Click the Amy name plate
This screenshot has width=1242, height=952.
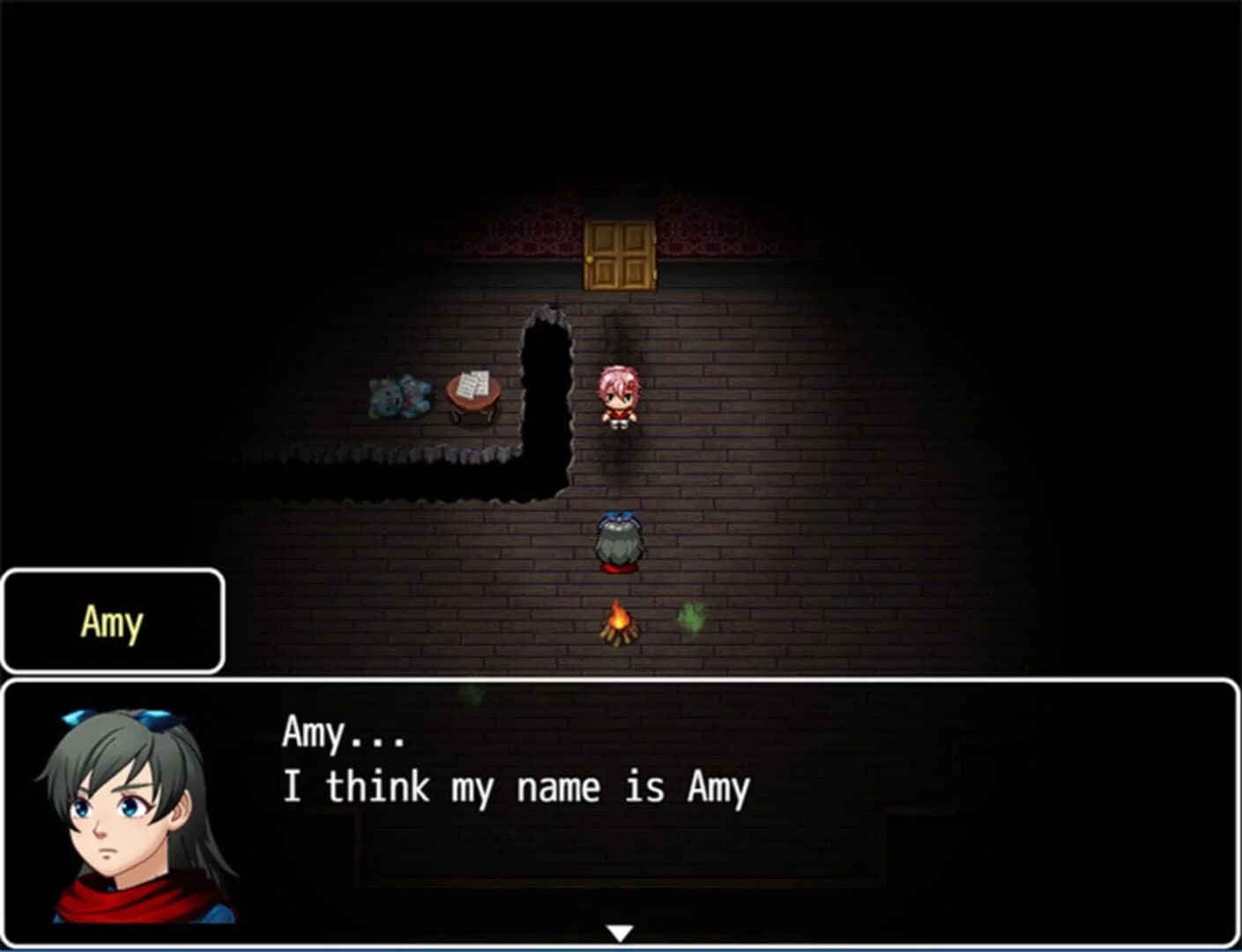tap(112, 623)
